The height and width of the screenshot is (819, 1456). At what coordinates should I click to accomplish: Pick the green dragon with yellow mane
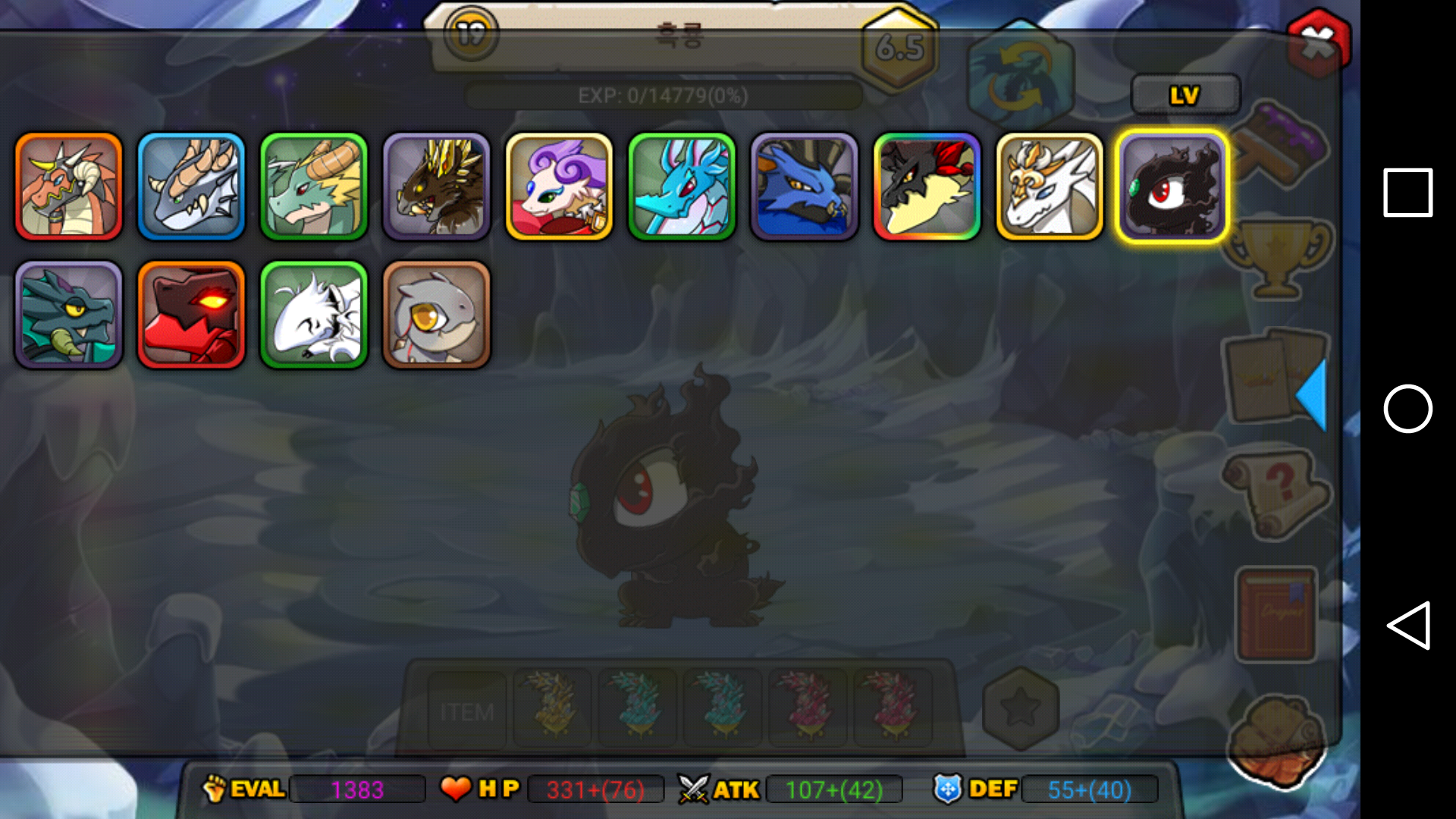tap(314, 187)
